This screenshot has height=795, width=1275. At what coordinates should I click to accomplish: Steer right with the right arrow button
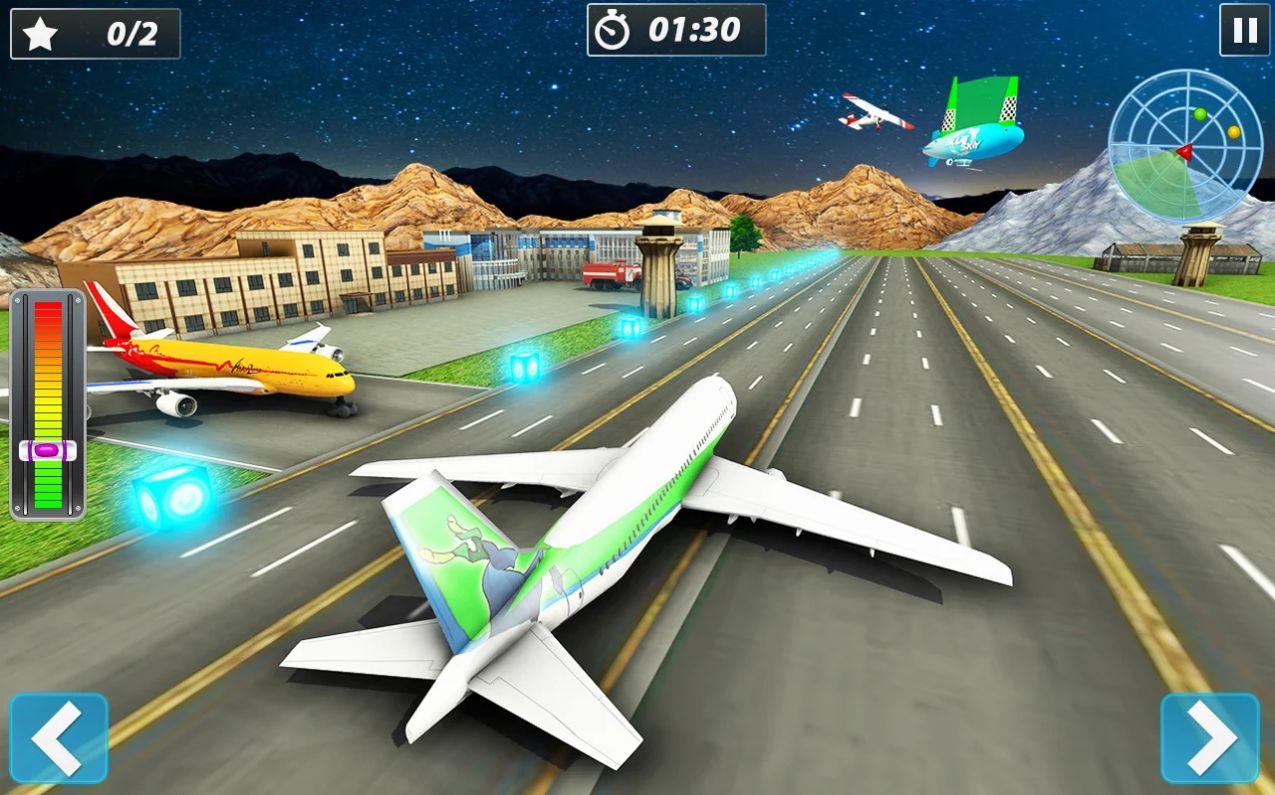coord(1210,738)
